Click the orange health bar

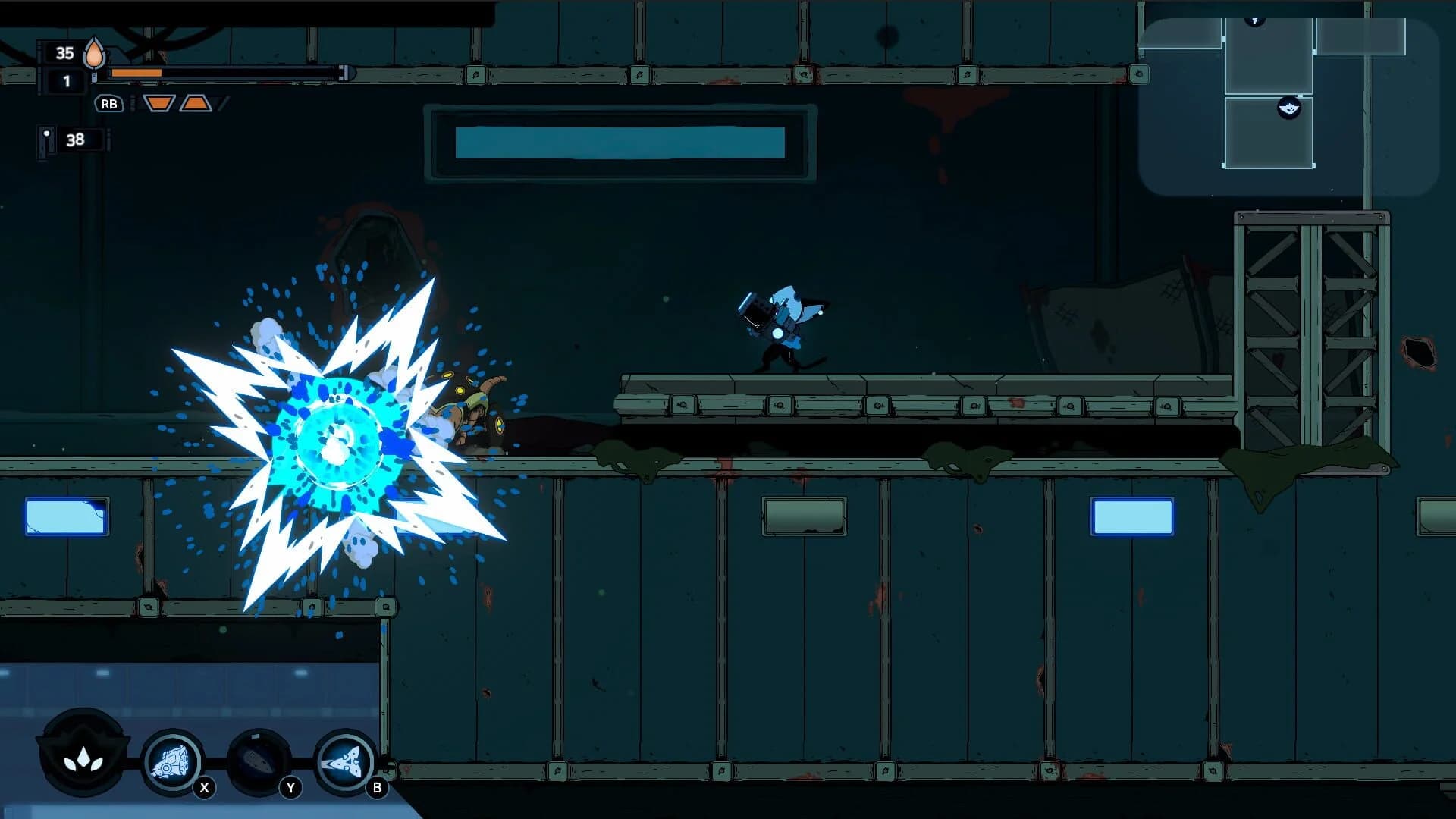click(135, 73)
